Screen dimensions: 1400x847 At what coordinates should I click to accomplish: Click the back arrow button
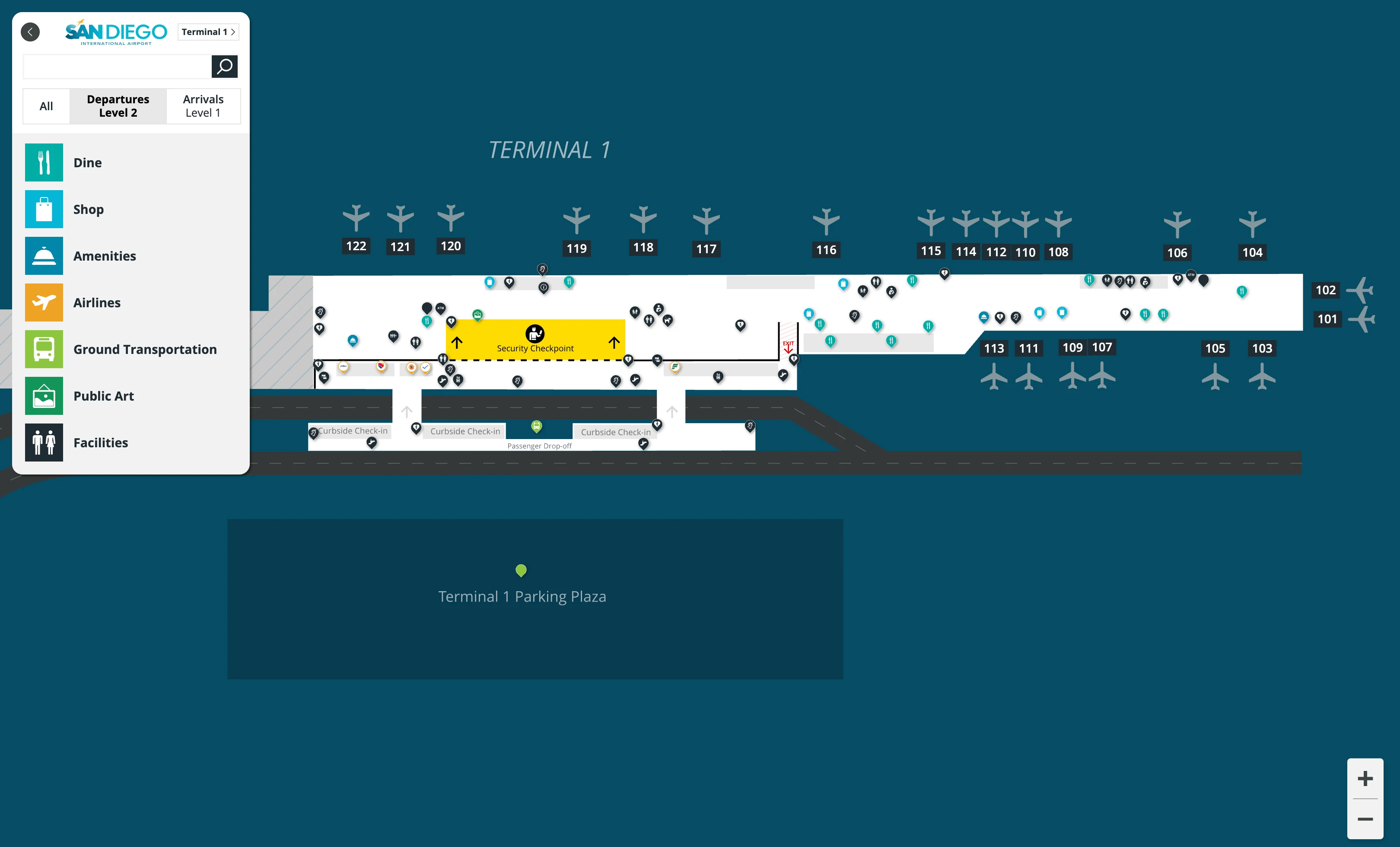click(x=30, y=32)
